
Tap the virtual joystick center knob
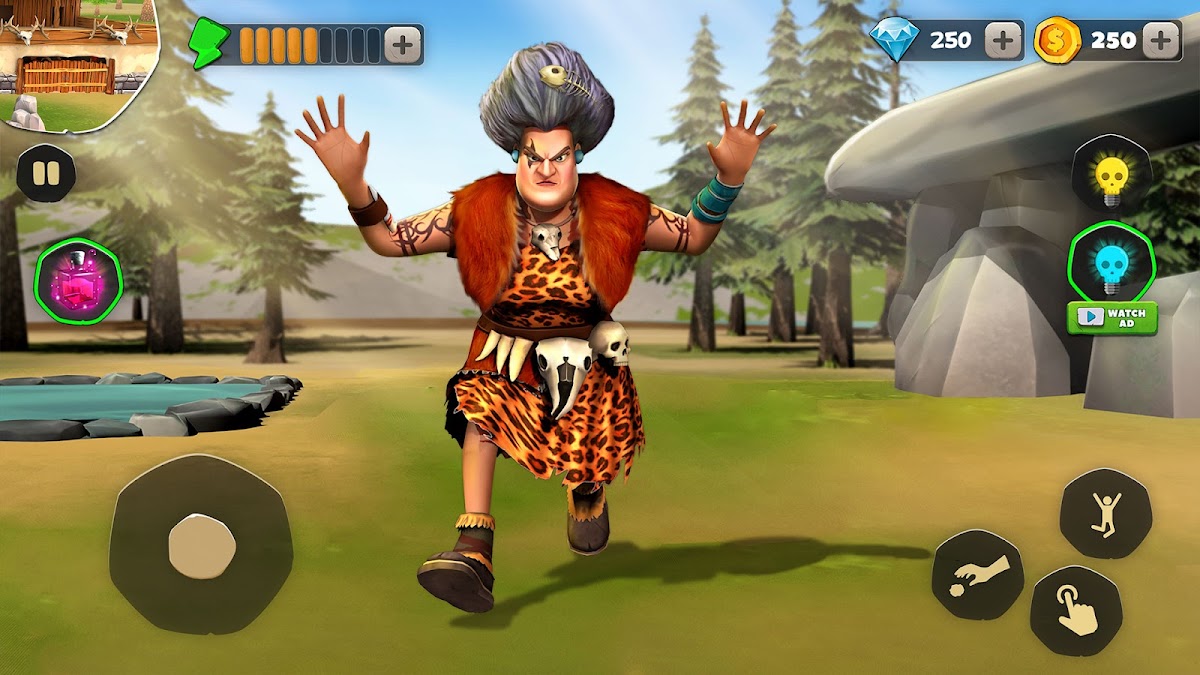[201, 547]
